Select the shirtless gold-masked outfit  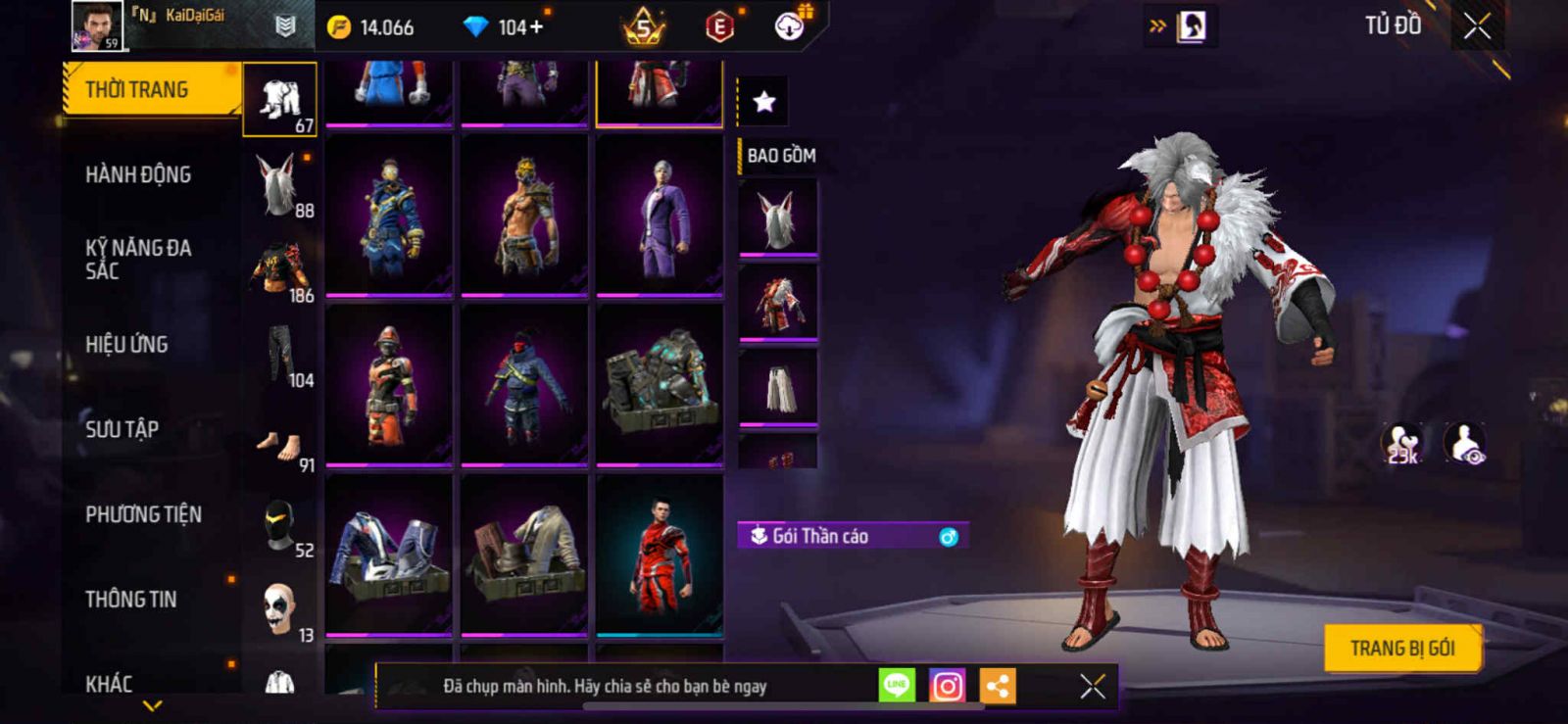[524, 215]
